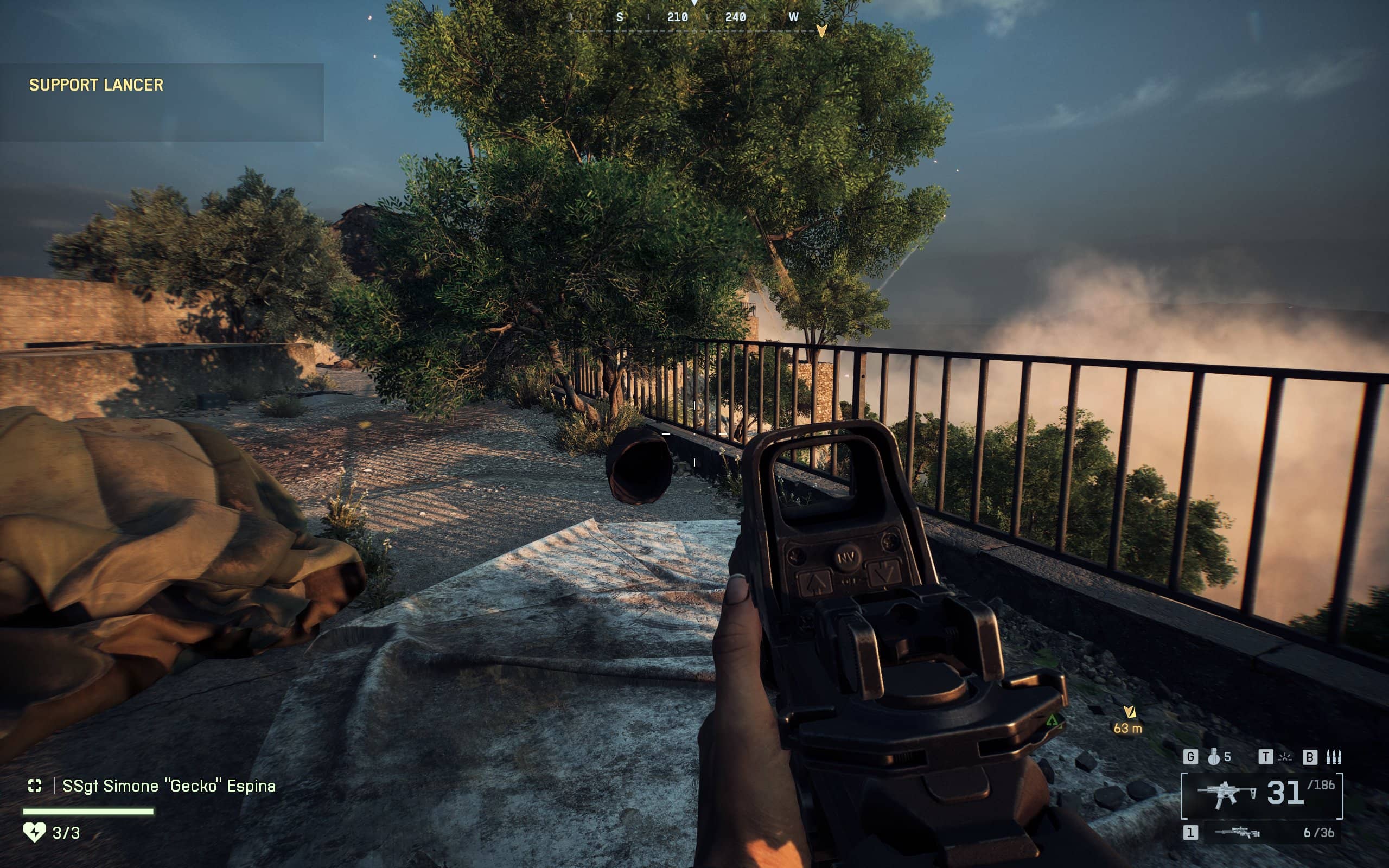The width and height of the screenshot is (1389, 868).
Task: Click the grenade icon
Action: 1213,757
